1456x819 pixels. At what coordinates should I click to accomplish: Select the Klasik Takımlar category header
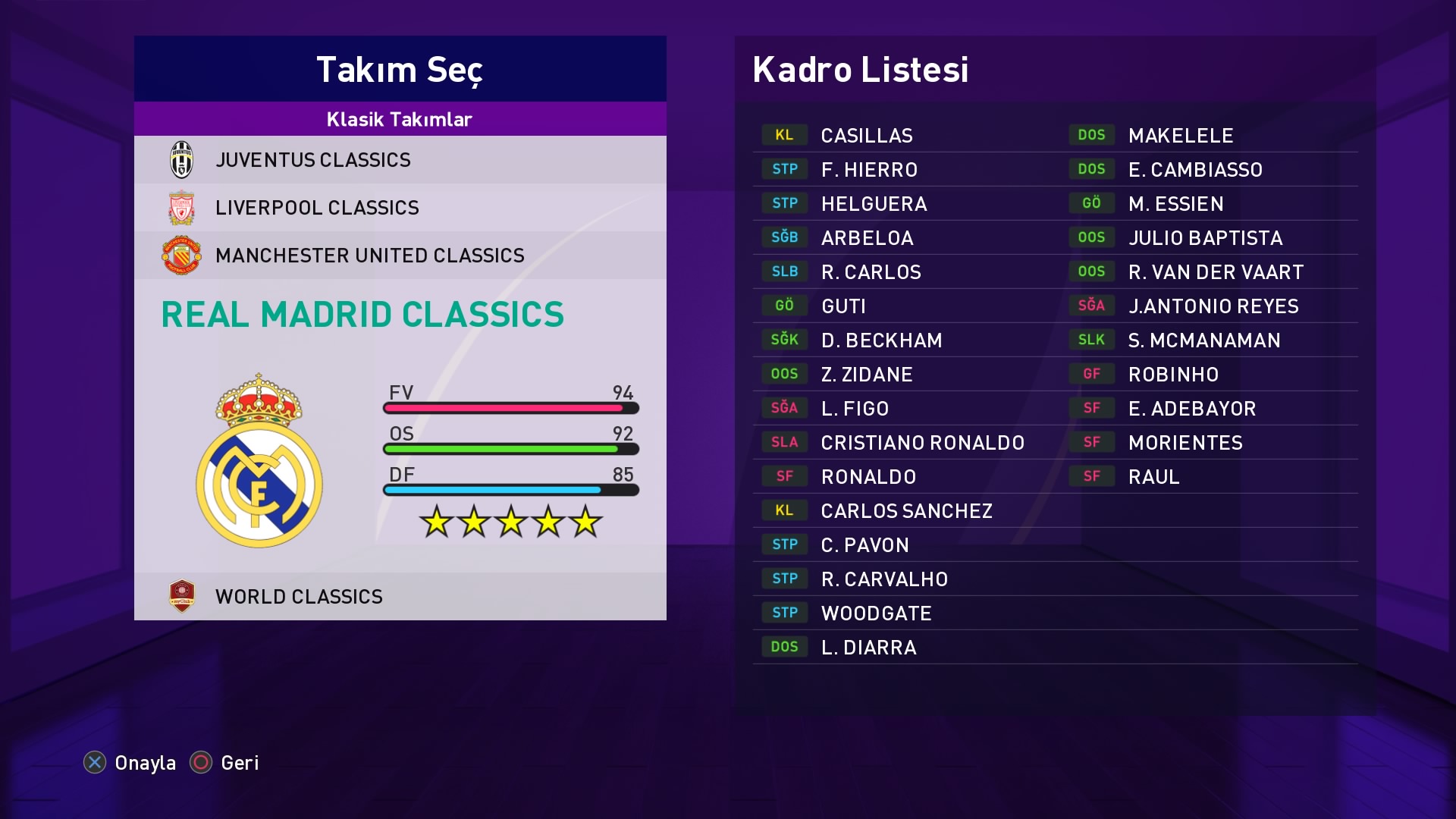(400, 119)
